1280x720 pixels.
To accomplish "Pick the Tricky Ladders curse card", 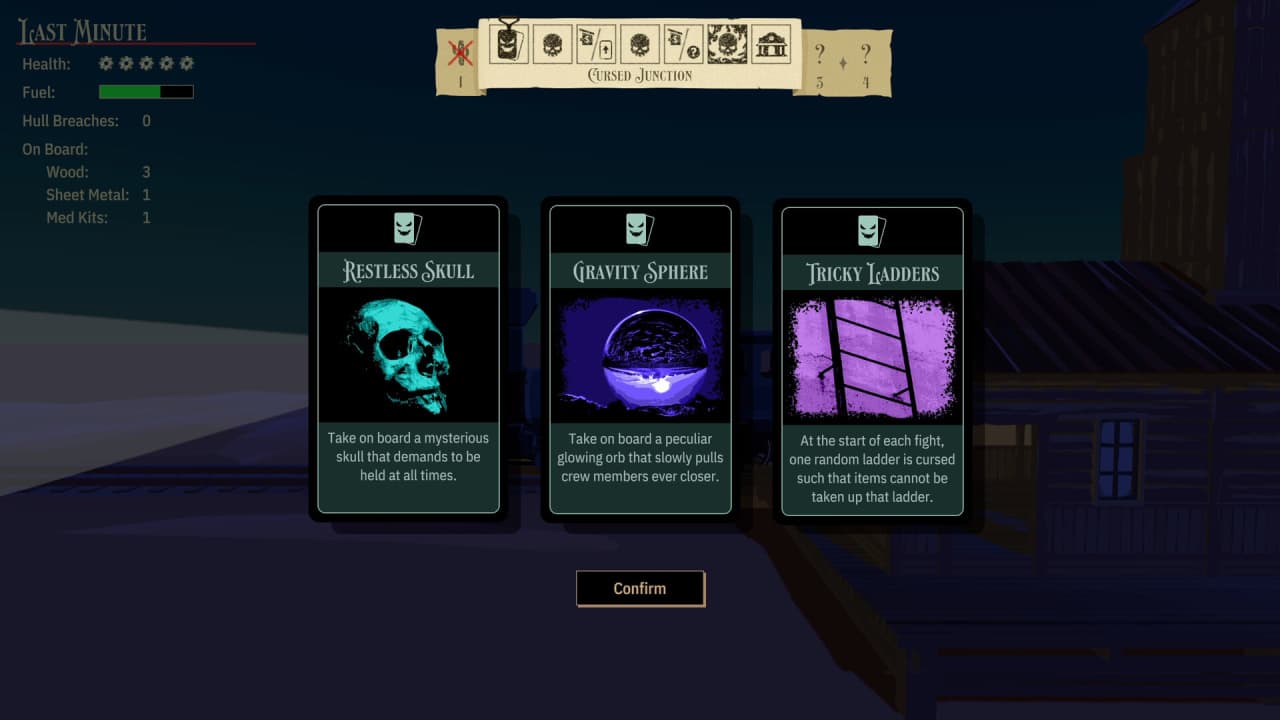I will (x=872, y=360).
